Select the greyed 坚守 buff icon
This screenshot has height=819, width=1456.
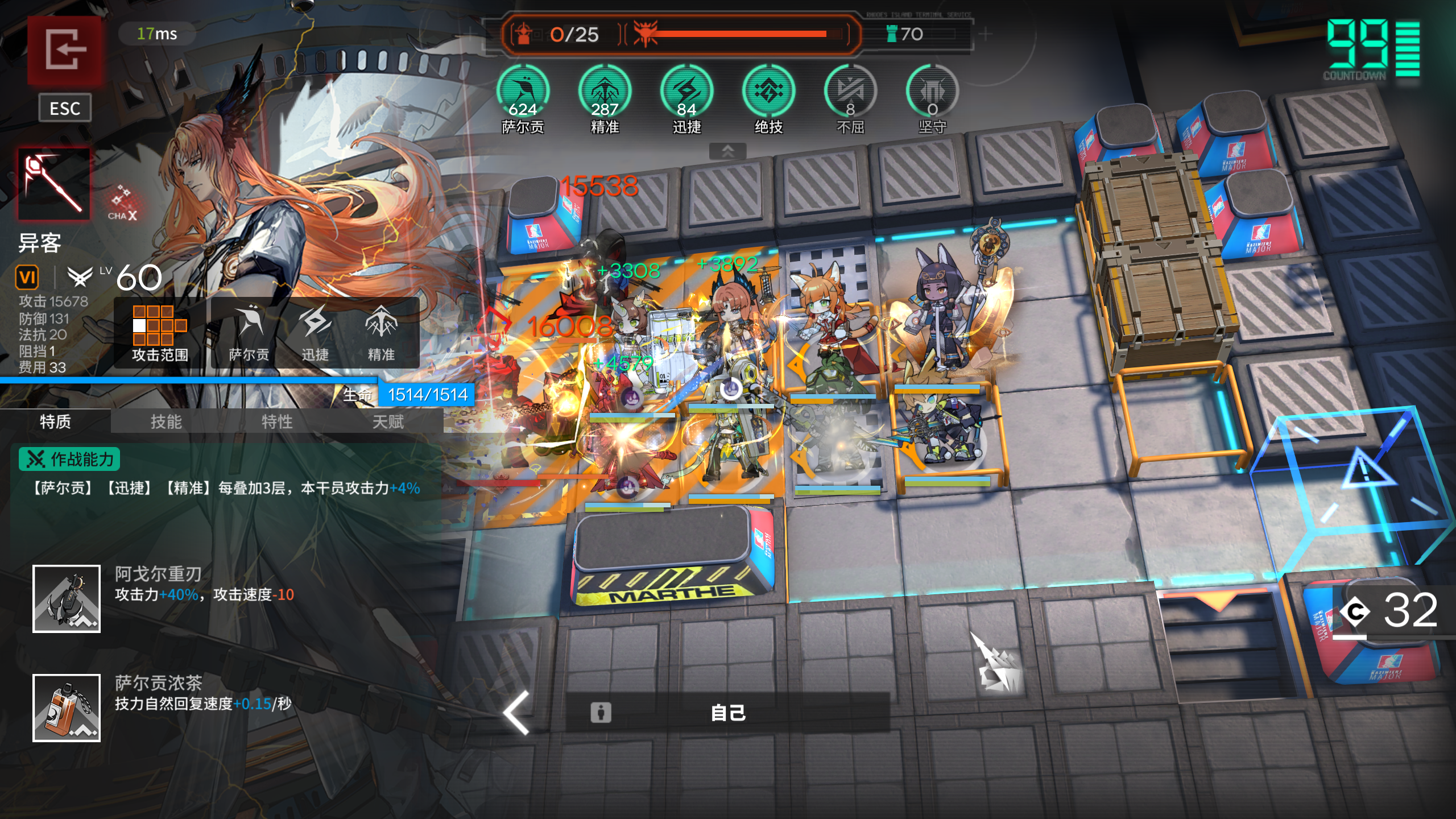tap(932, 92)
